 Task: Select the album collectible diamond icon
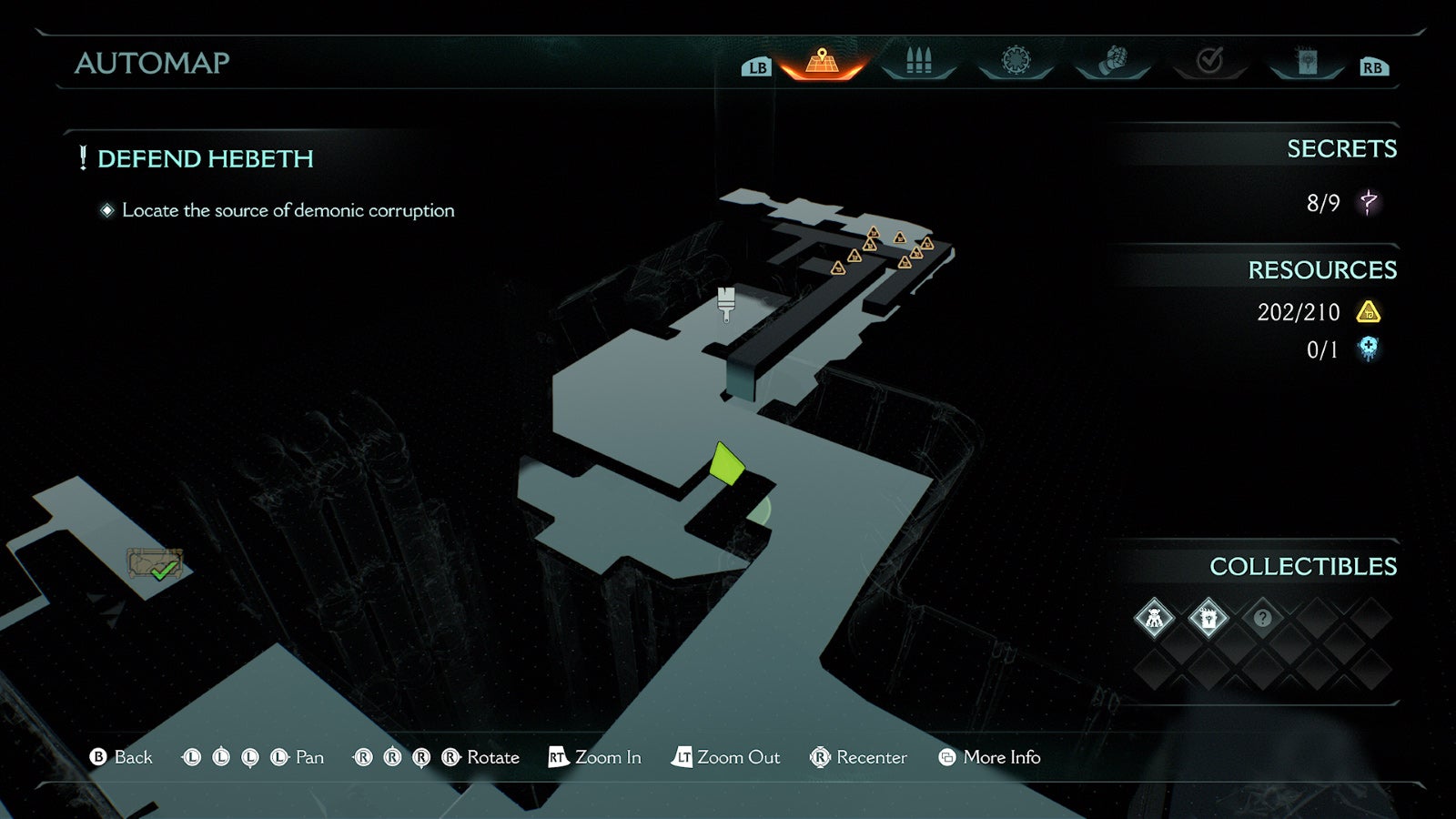coord(1209,617)
